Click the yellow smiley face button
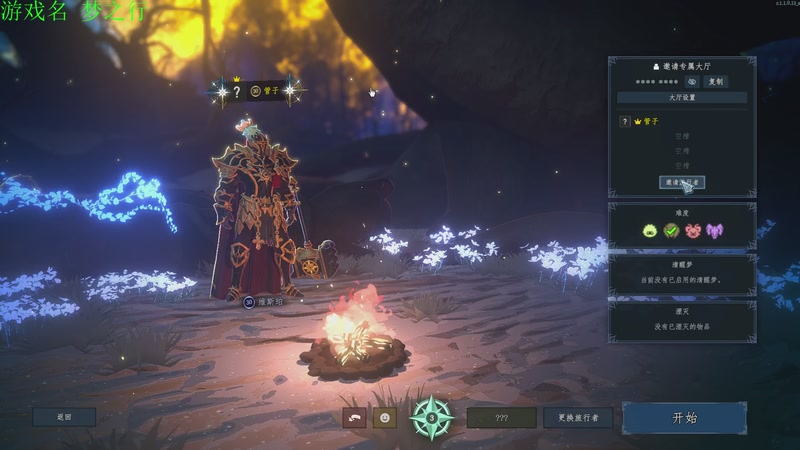The height and width of the screenshot is (450, 800). pos(384,417)
